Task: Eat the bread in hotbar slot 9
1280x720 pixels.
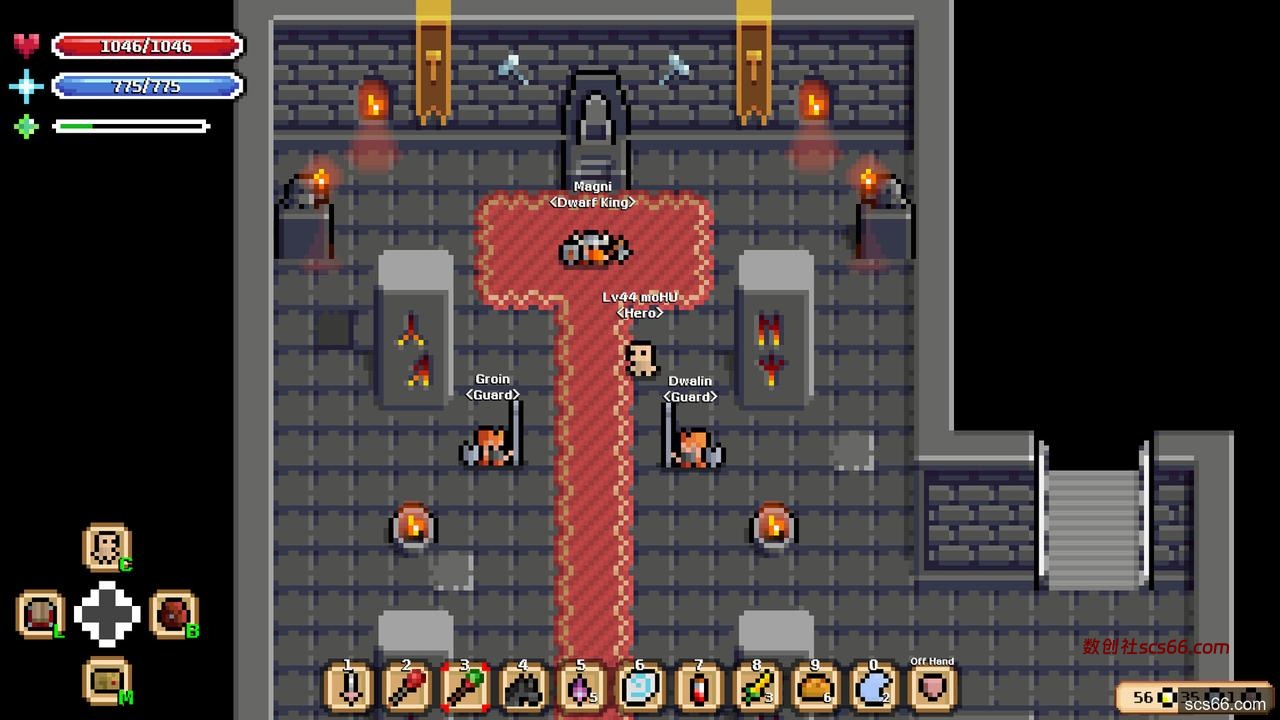Action: [815, 689]
